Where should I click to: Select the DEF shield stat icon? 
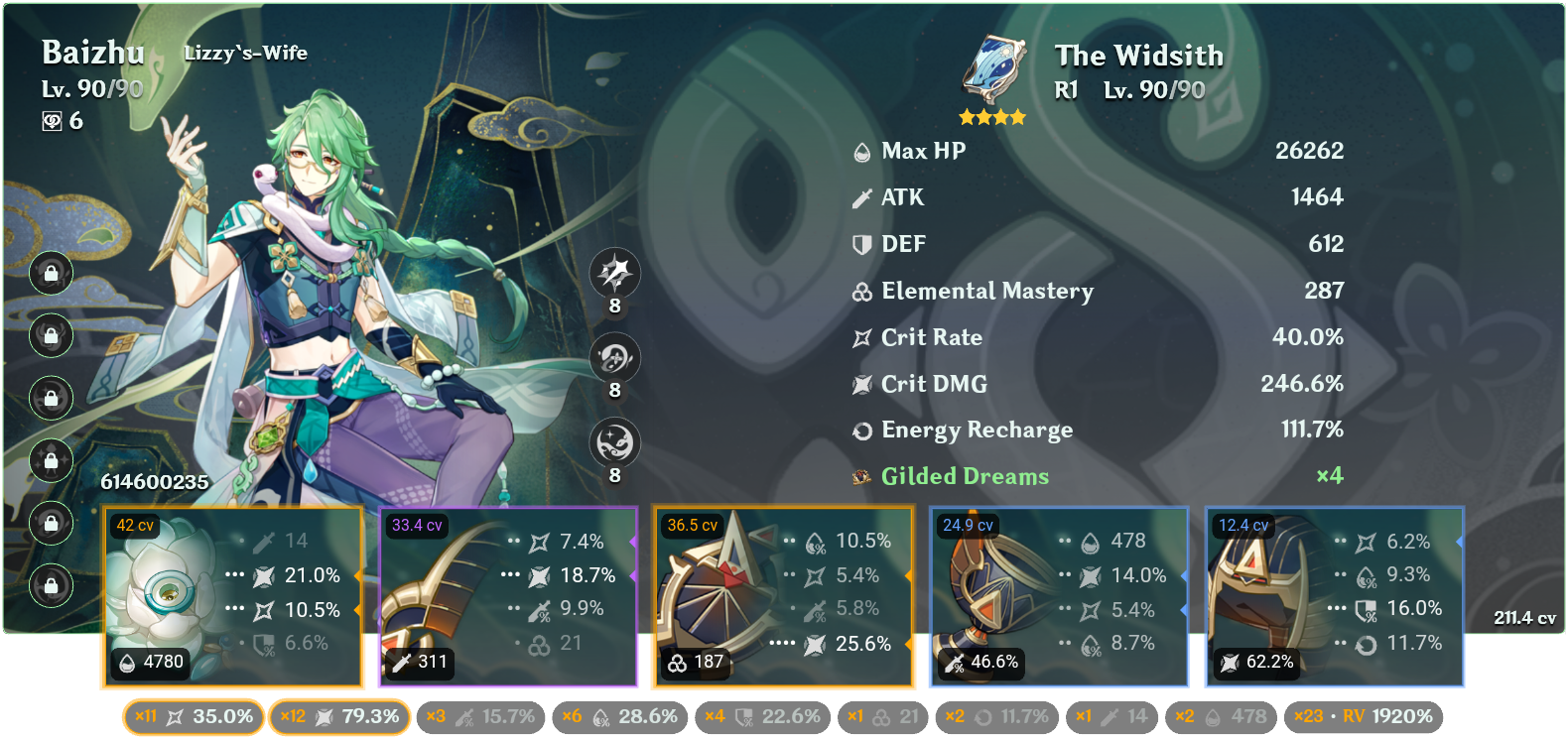coord(859,244)
